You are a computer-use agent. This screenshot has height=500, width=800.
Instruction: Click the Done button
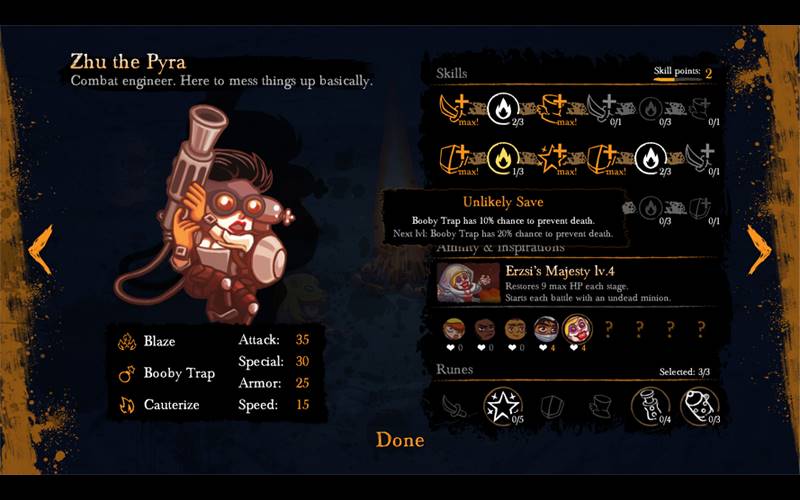click(x=400, y=440)
